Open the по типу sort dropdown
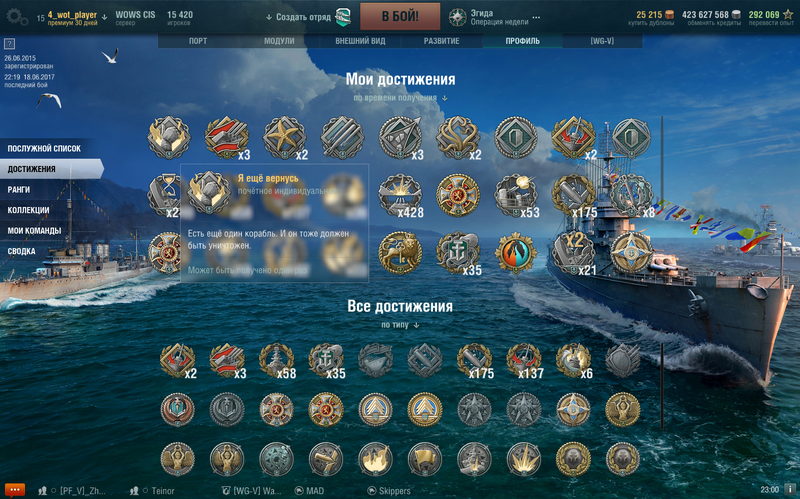The image size is (800, 499). coord(400,325)
